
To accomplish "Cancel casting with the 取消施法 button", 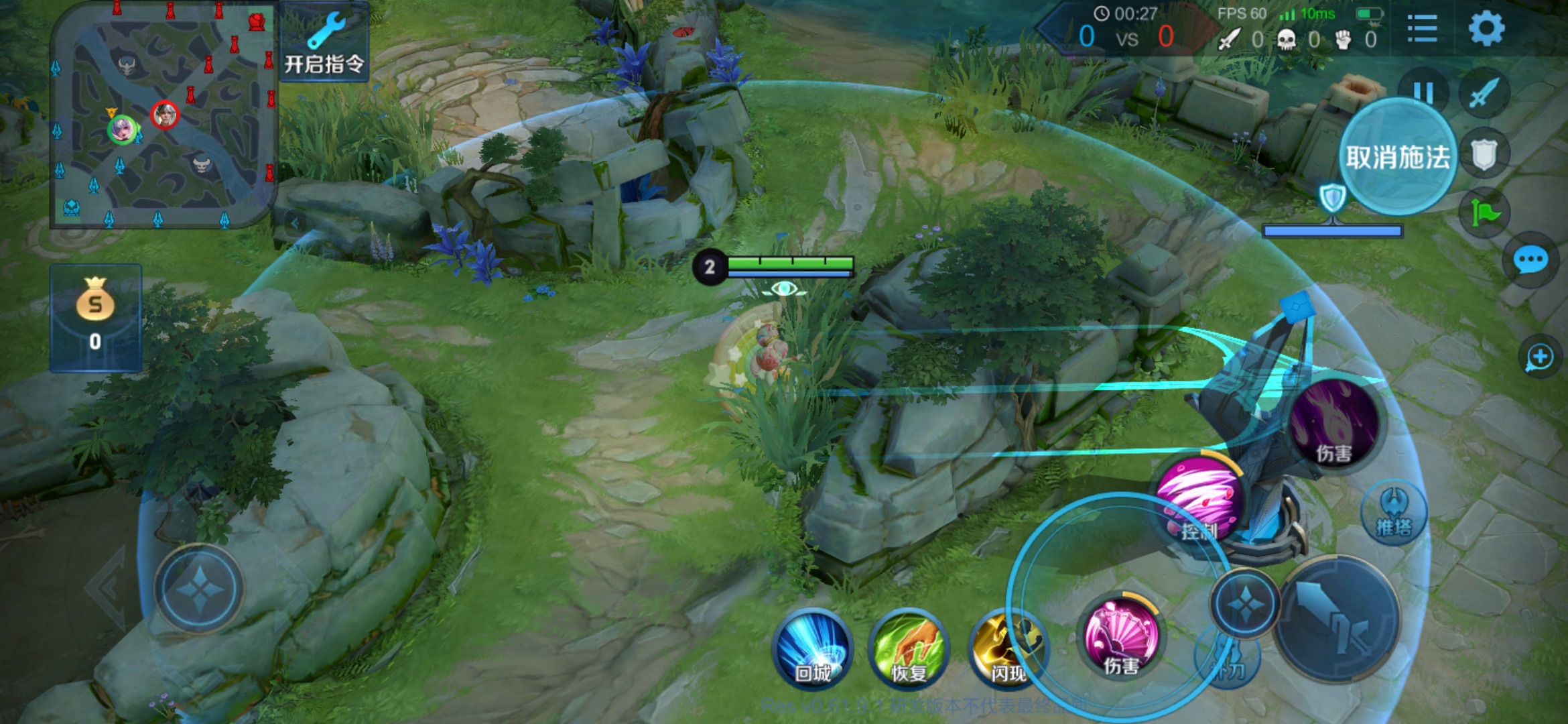I will coord(1398,157).
